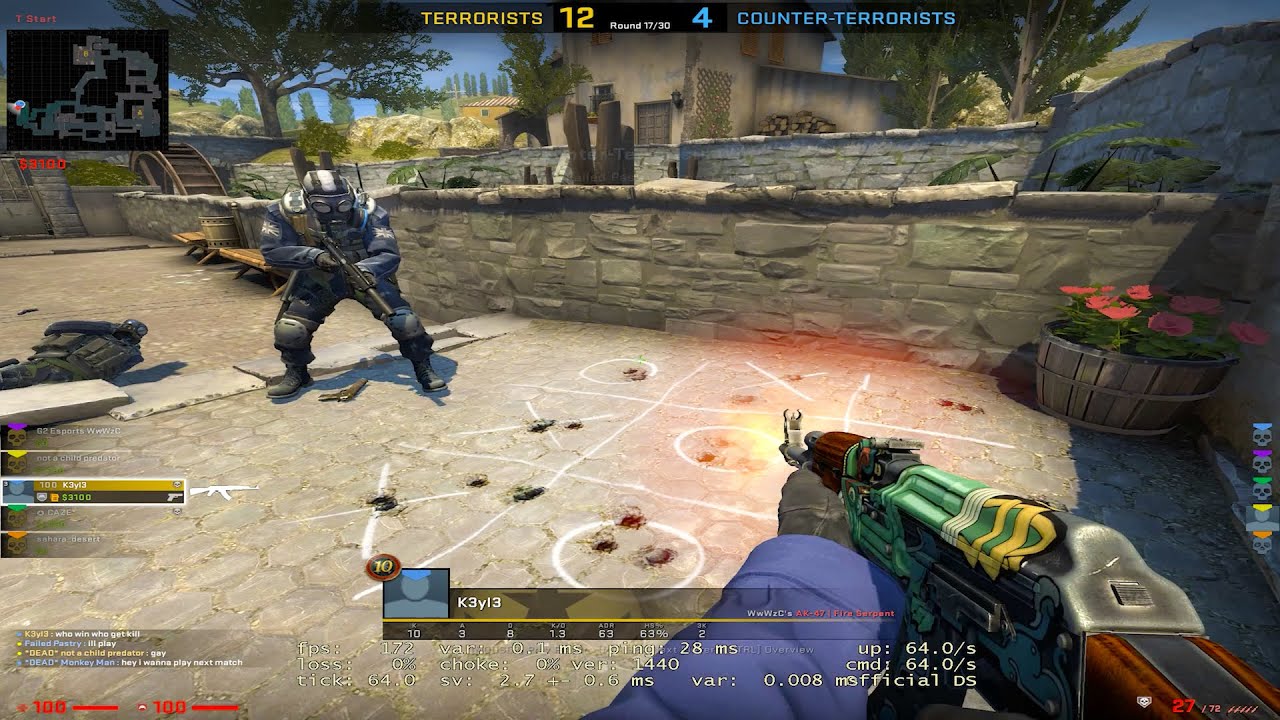Select the yellow-marked alive counter-terrorist avatar
The image size is (1280, 720).
[1262, 516]
